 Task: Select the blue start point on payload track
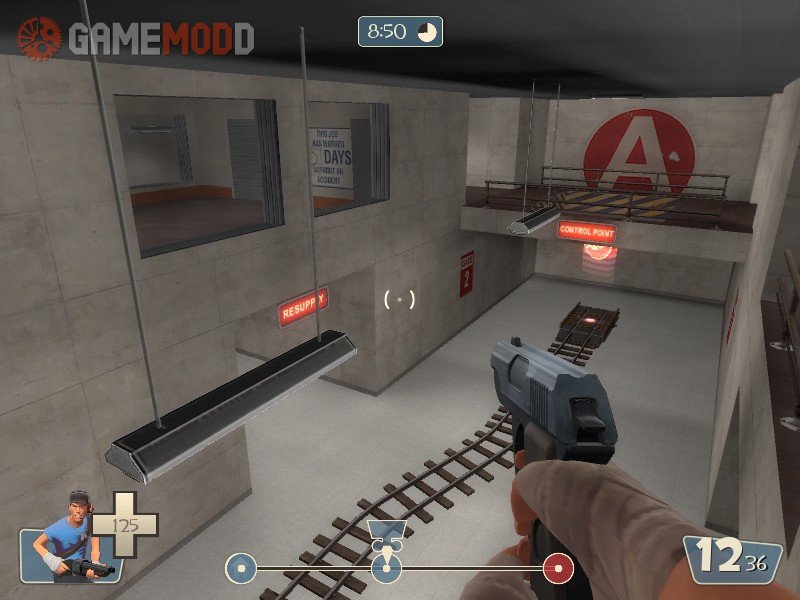click(x=238, y=570)
